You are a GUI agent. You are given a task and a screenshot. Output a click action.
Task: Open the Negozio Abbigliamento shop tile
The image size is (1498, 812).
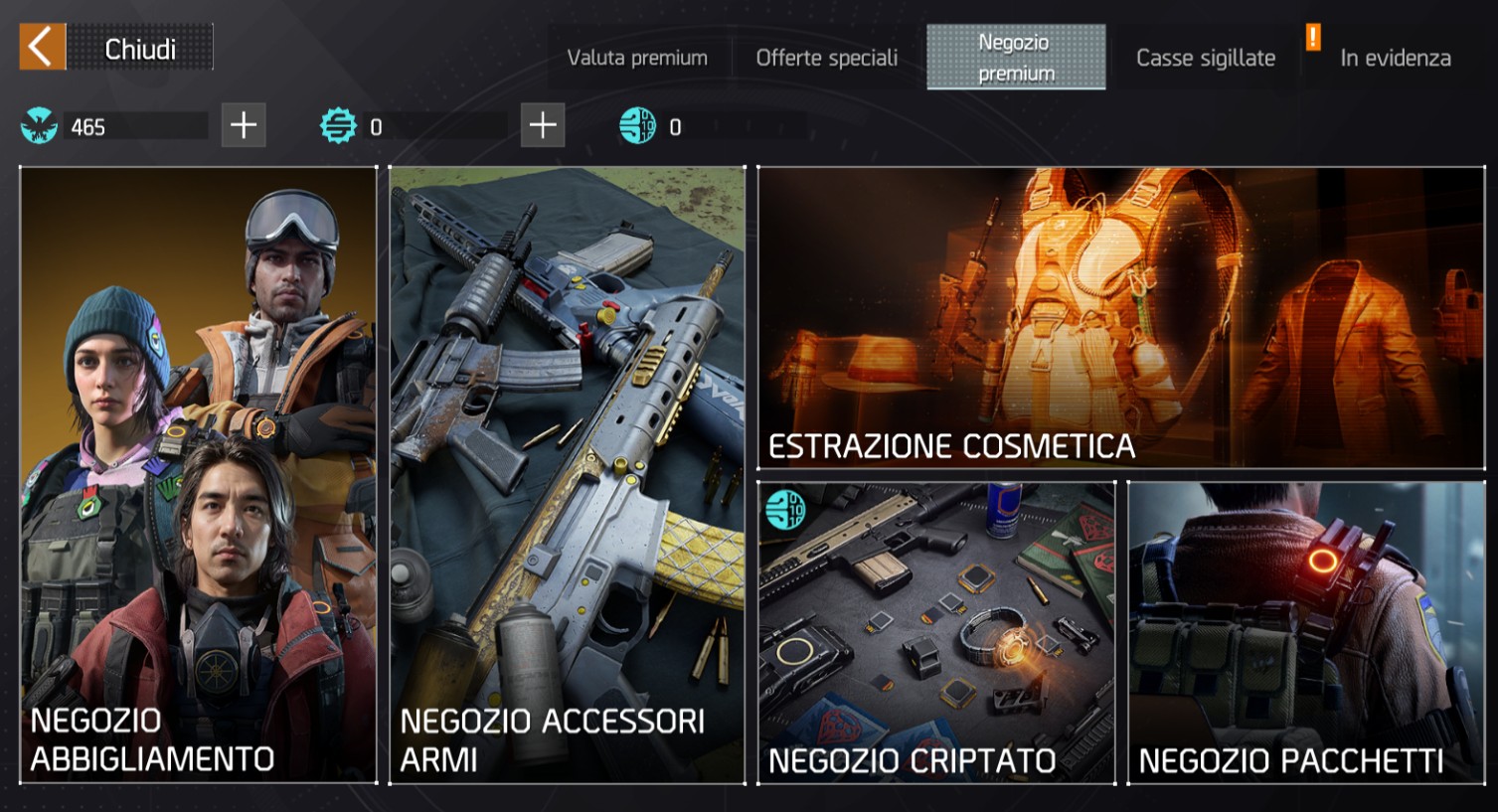tap(199, 475)
